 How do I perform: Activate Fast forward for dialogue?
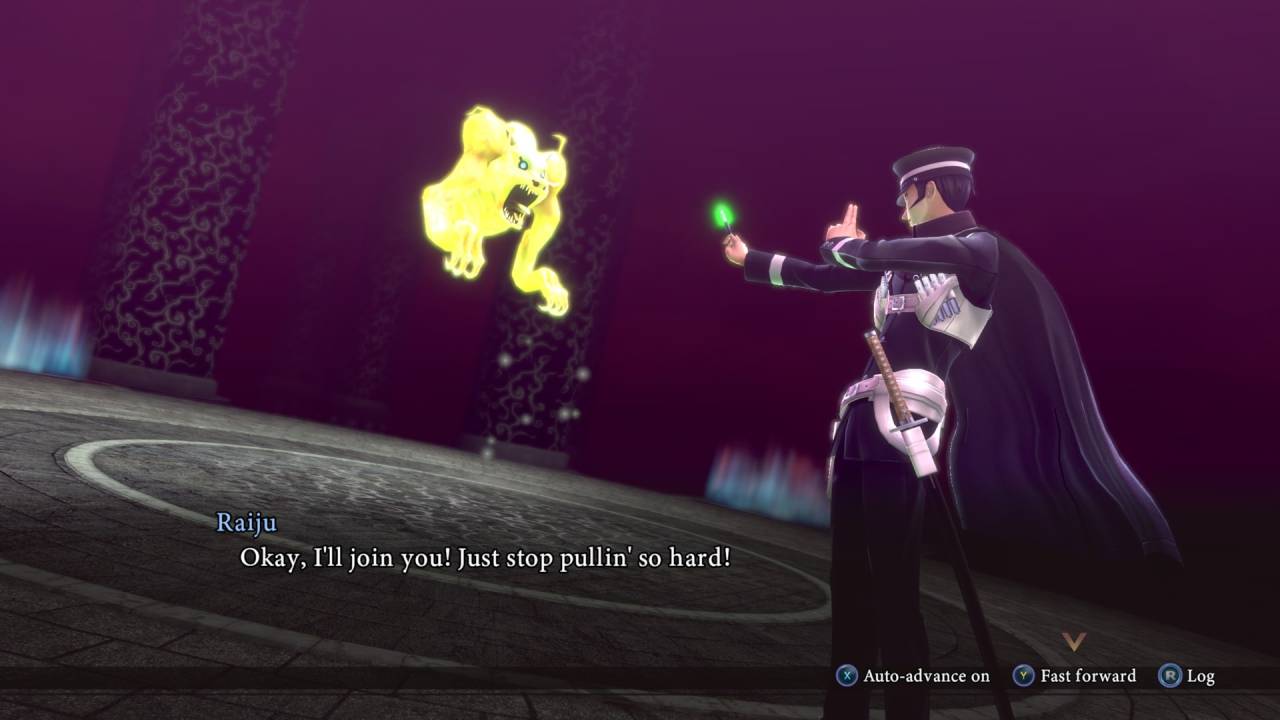(1075, 676)
